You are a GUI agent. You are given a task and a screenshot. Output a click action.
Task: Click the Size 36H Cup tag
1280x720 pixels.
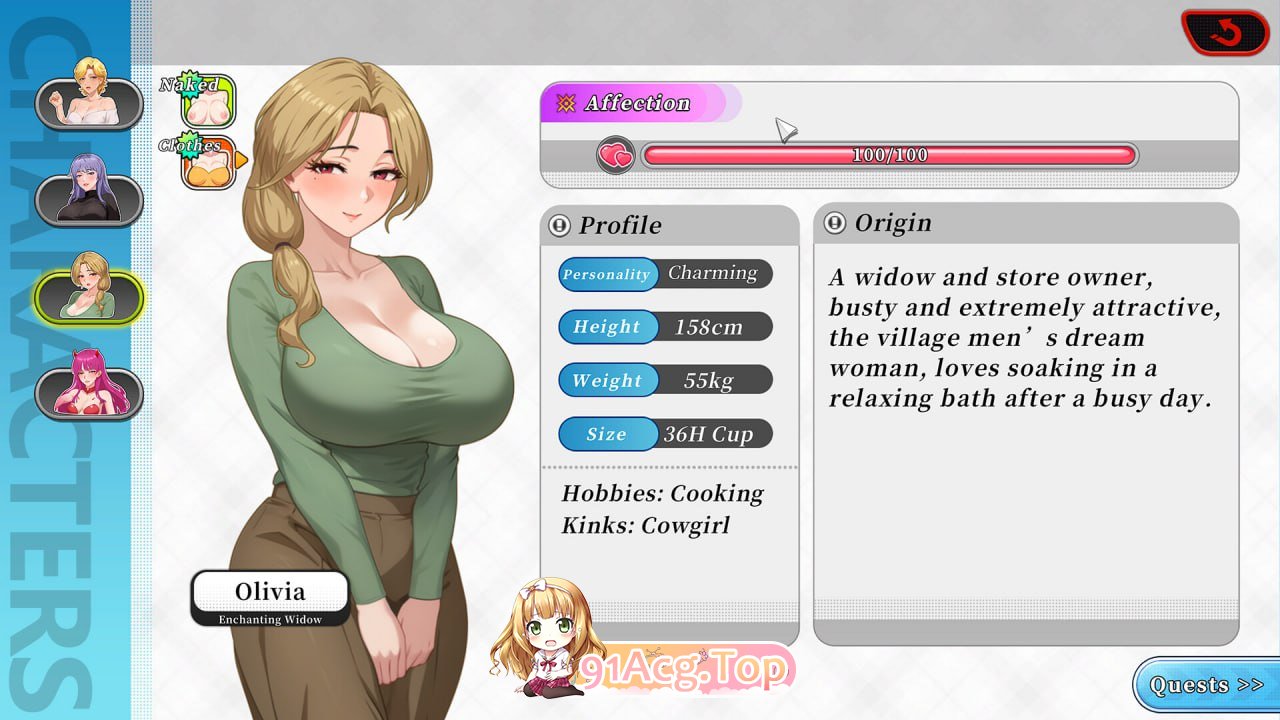click(665, 433)
